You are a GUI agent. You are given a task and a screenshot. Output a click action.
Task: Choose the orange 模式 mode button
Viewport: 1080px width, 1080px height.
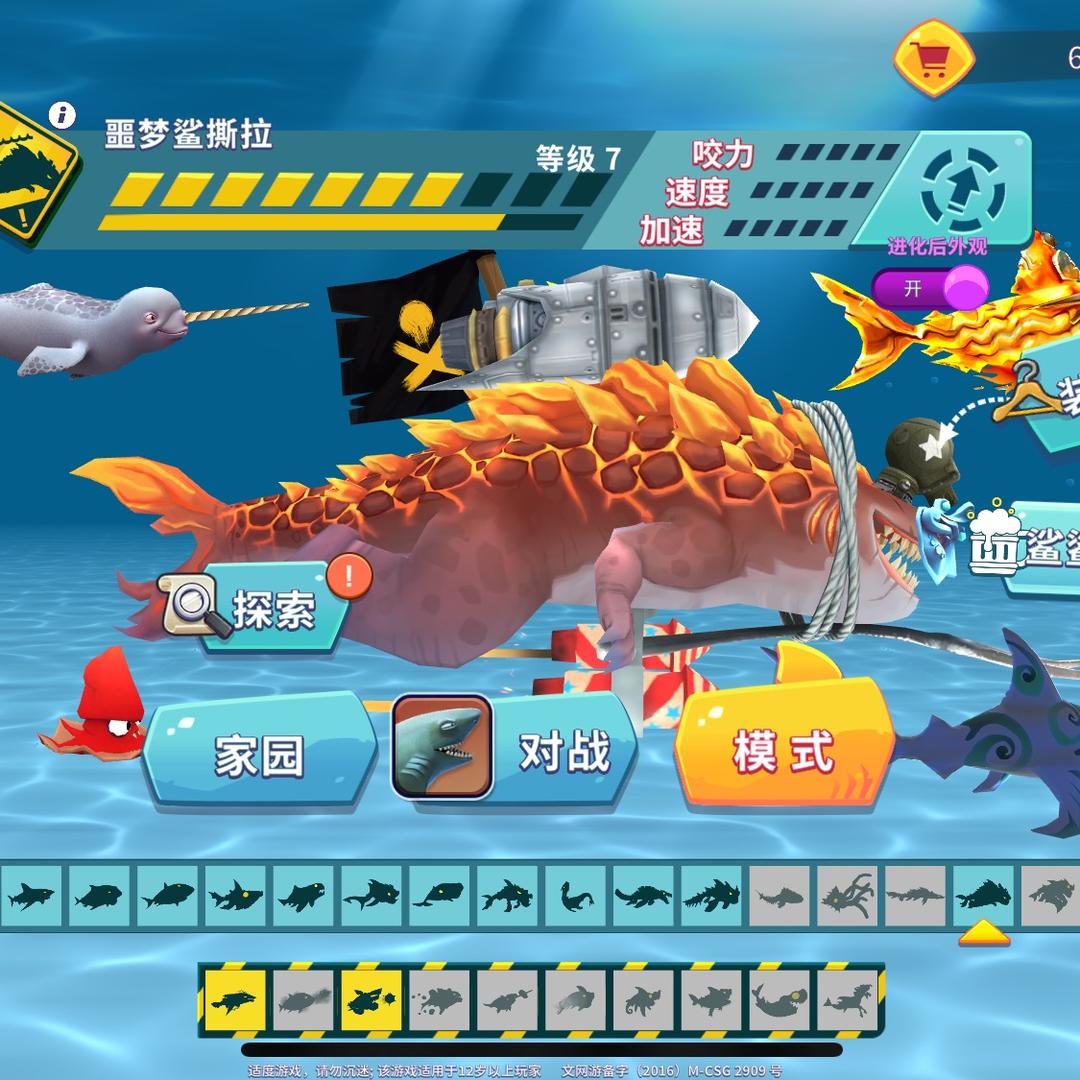[x=782, y=750]
